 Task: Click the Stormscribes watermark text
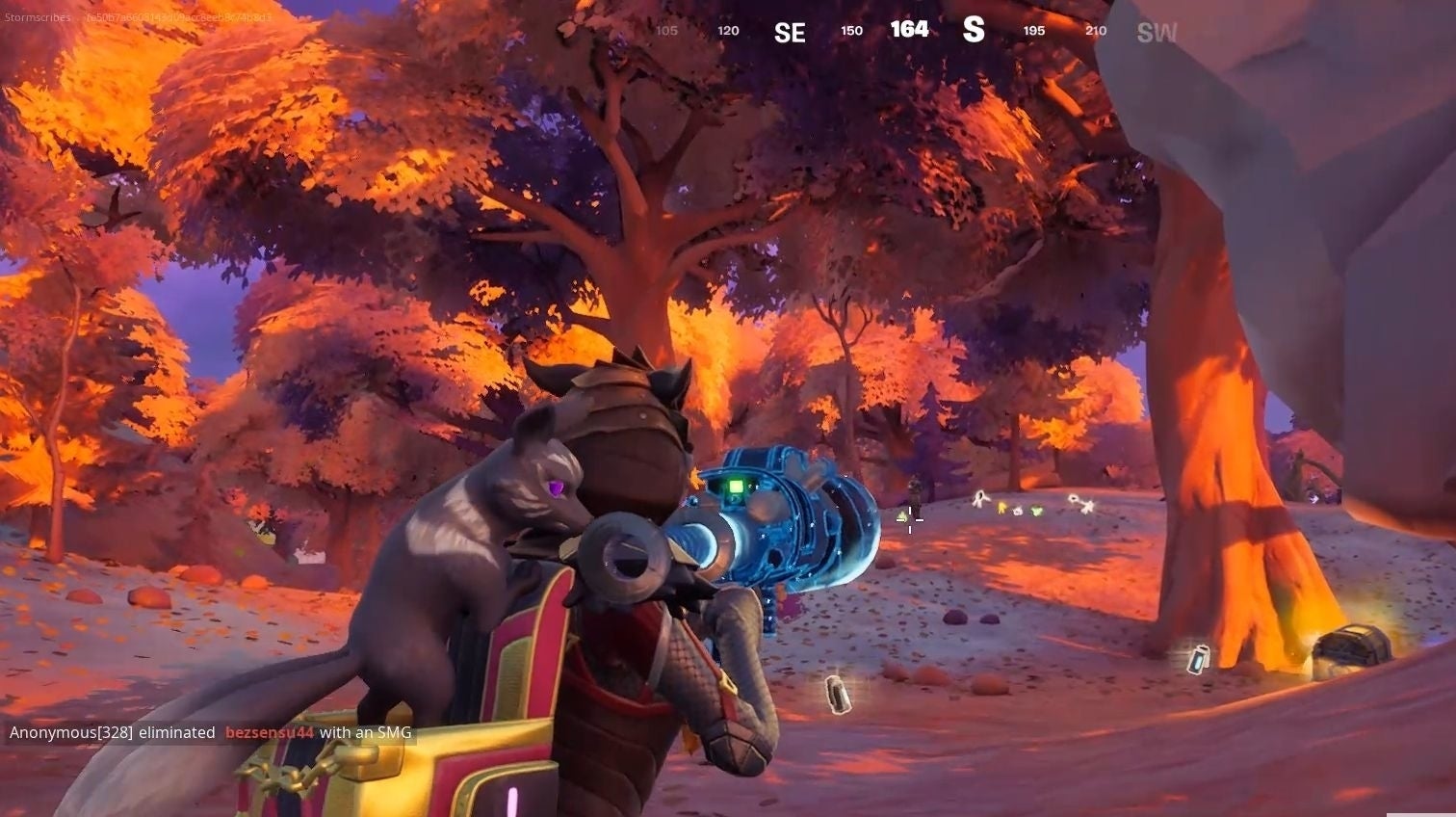tap(37, 16)
